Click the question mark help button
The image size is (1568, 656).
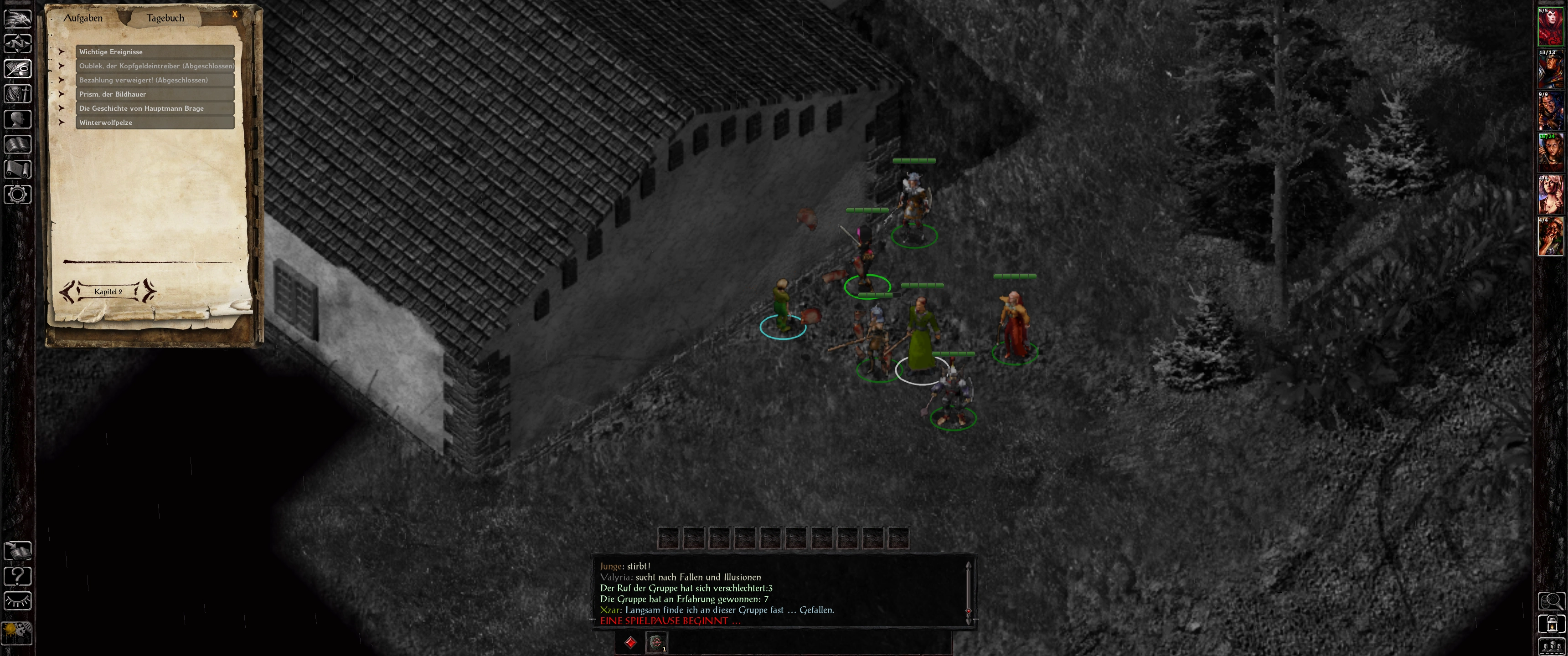coord(18,576)
